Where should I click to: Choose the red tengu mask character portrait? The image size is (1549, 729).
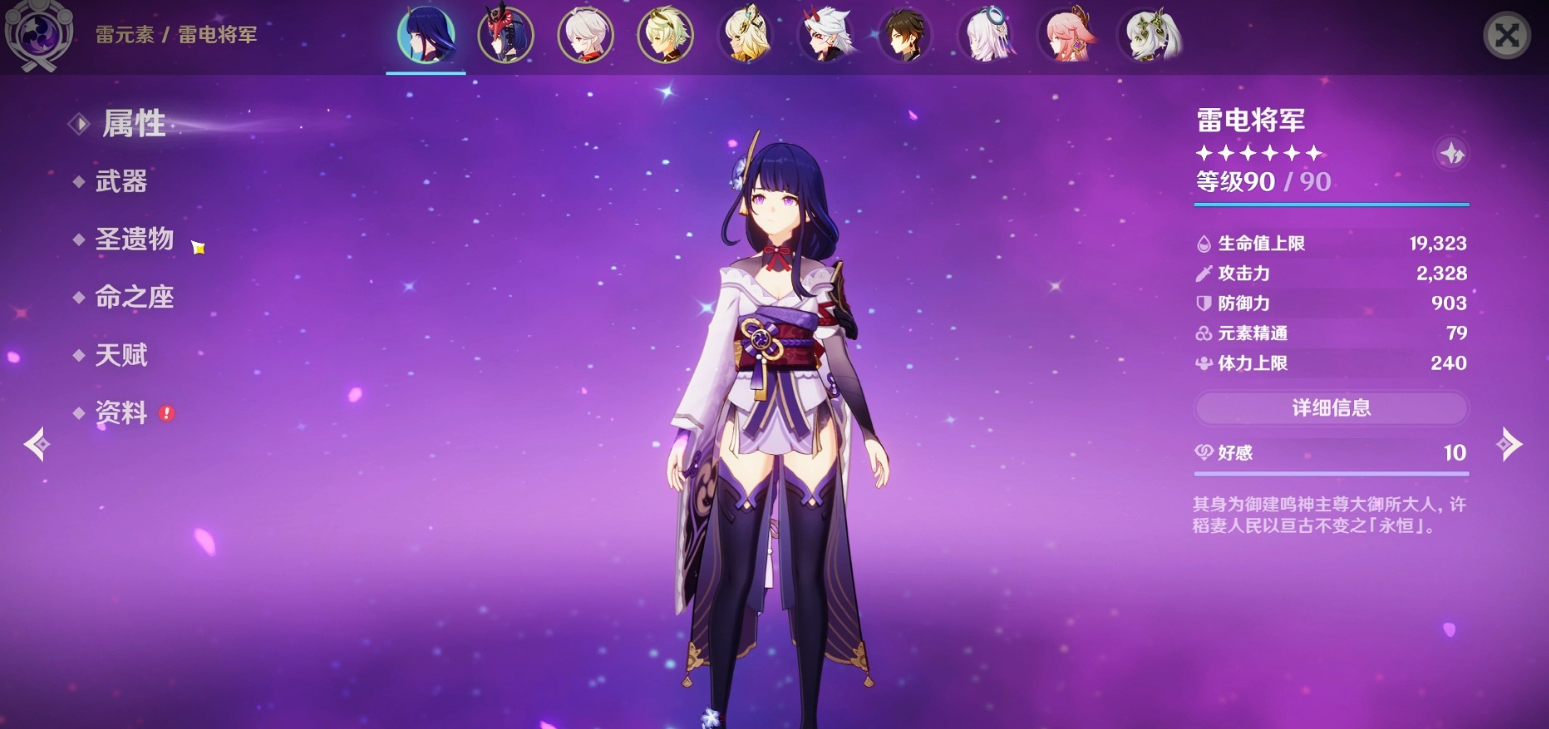[506, 36]
